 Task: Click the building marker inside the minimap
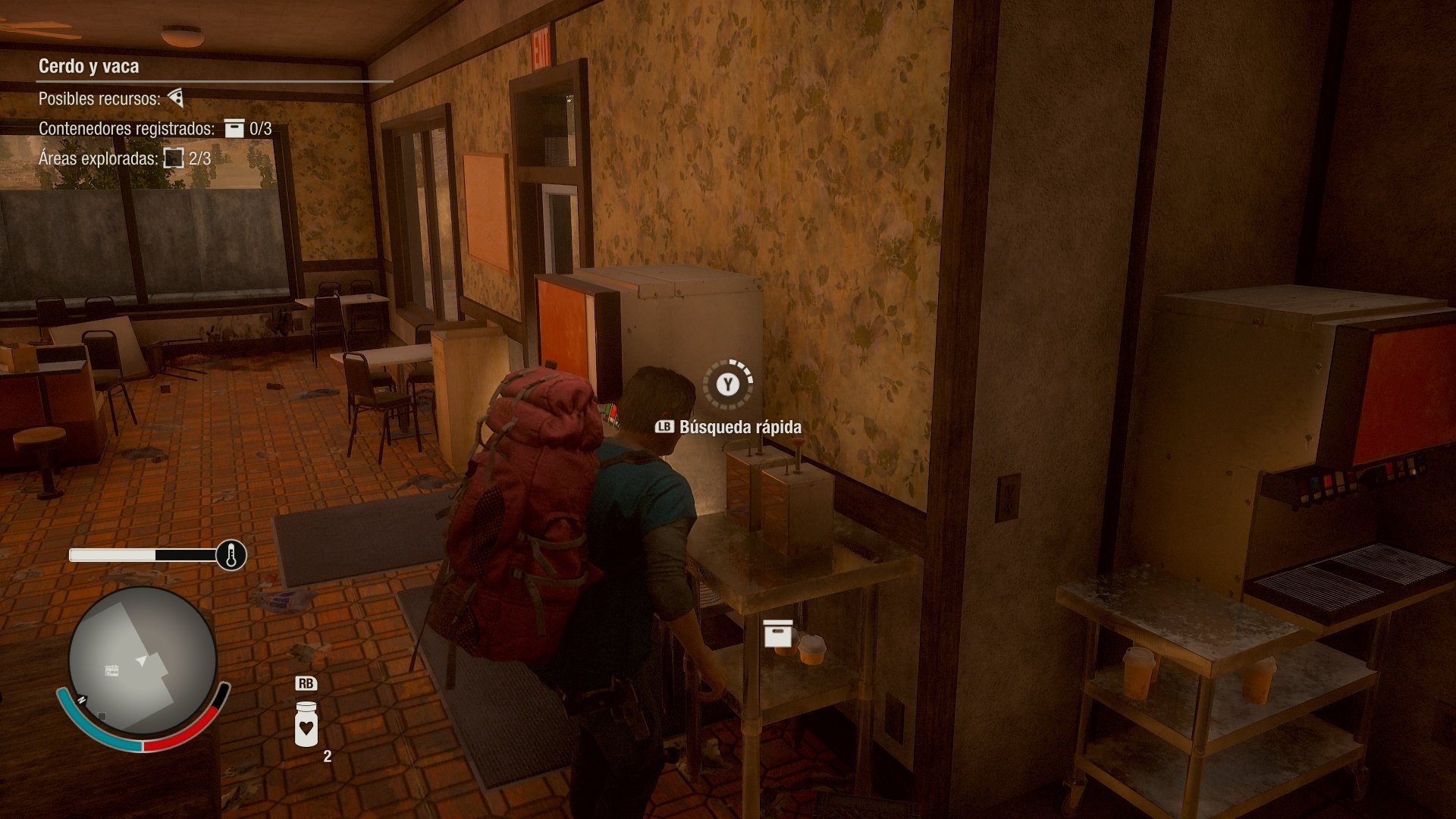pos(111,670)
